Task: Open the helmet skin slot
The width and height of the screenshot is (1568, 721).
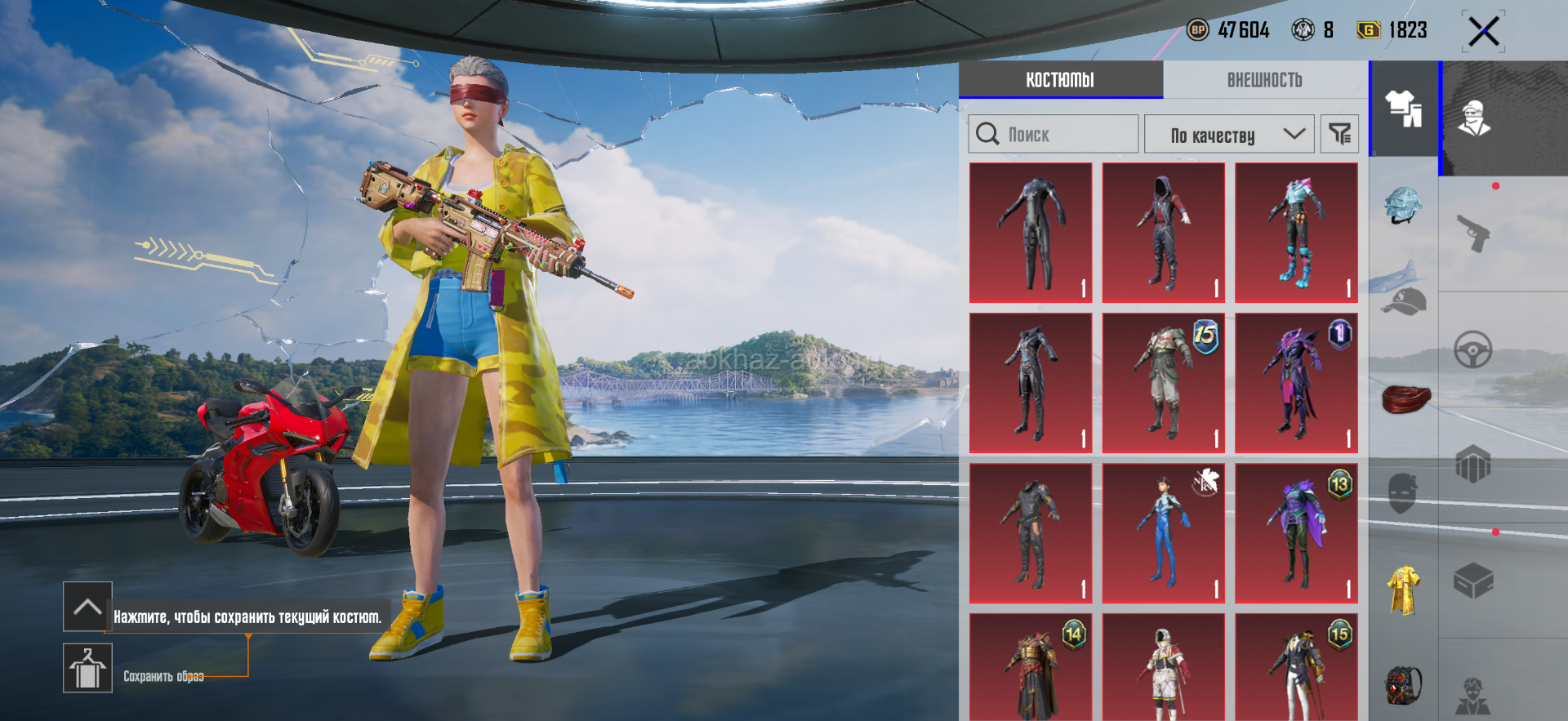Action: [1403, 204]
